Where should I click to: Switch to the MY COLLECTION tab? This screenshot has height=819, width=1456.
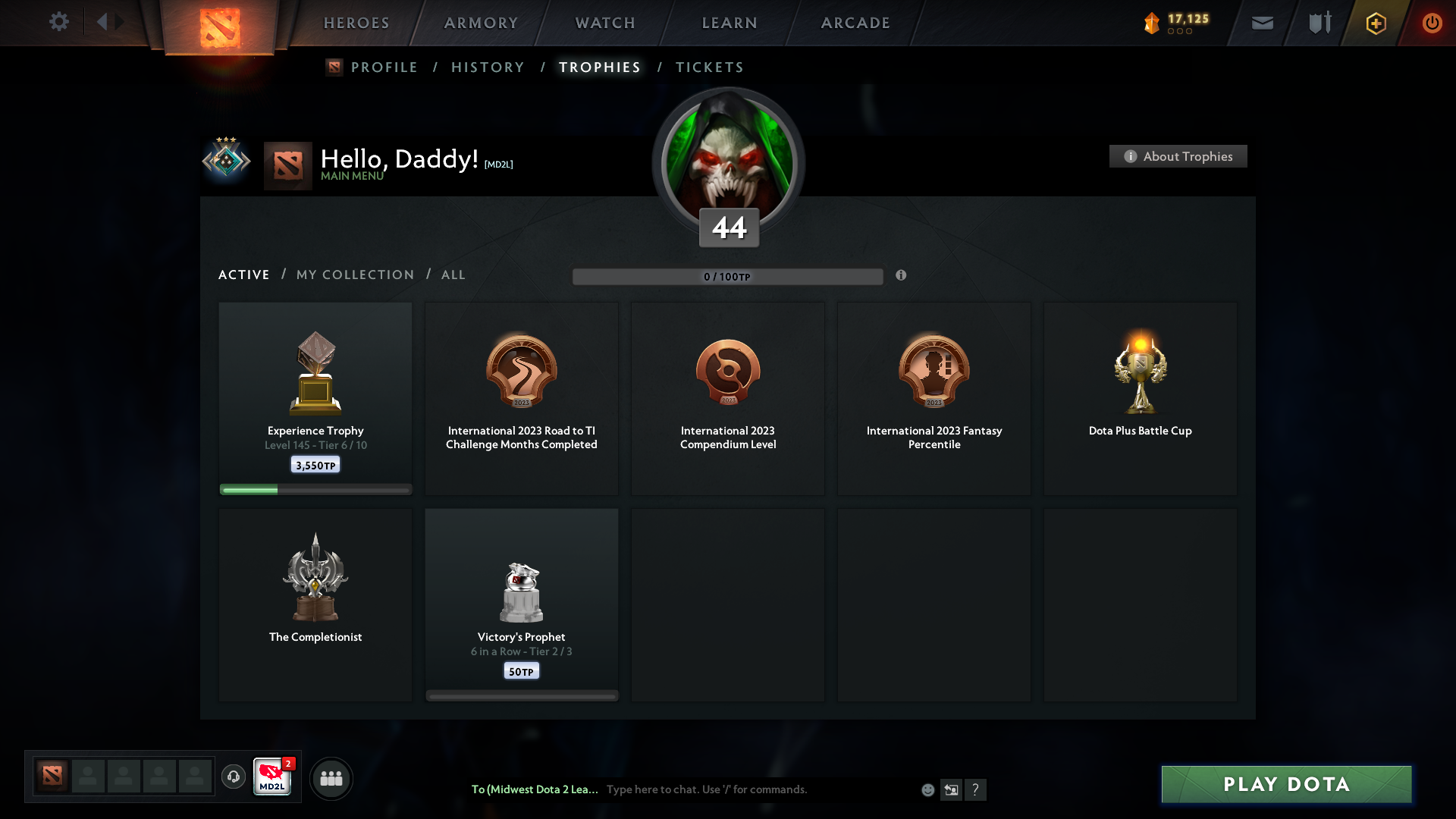pyautogui.click(x=354, y=275)
